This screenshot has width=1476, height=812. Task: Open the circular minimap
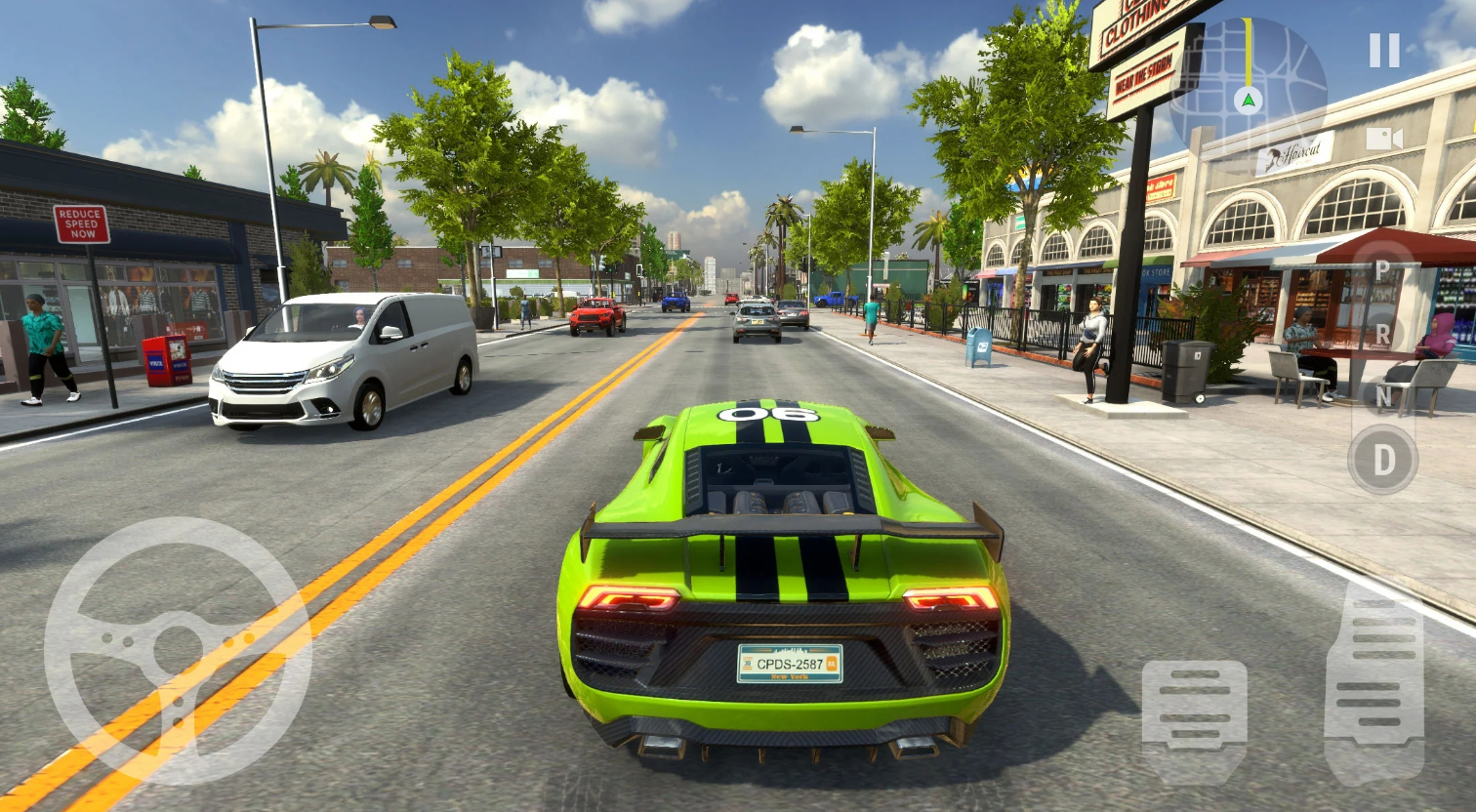[1248, 86]
